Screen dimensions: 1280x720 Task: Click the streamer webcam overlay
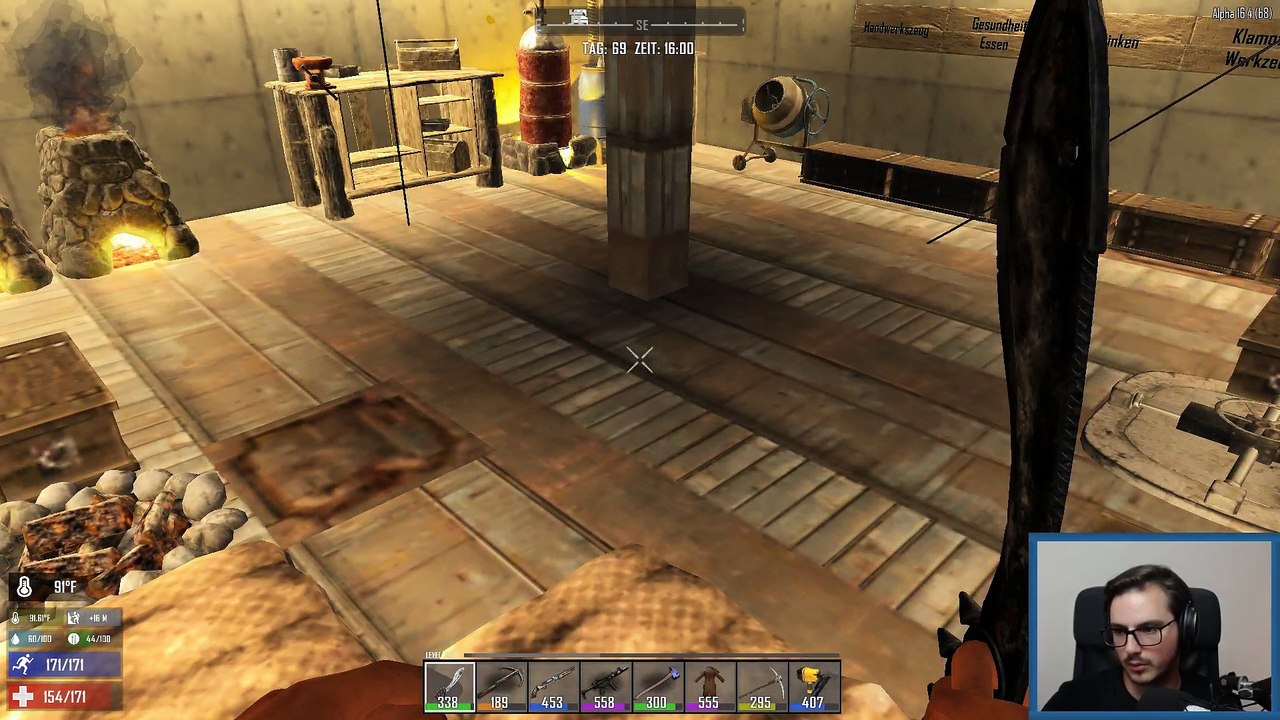(1152, 626)
